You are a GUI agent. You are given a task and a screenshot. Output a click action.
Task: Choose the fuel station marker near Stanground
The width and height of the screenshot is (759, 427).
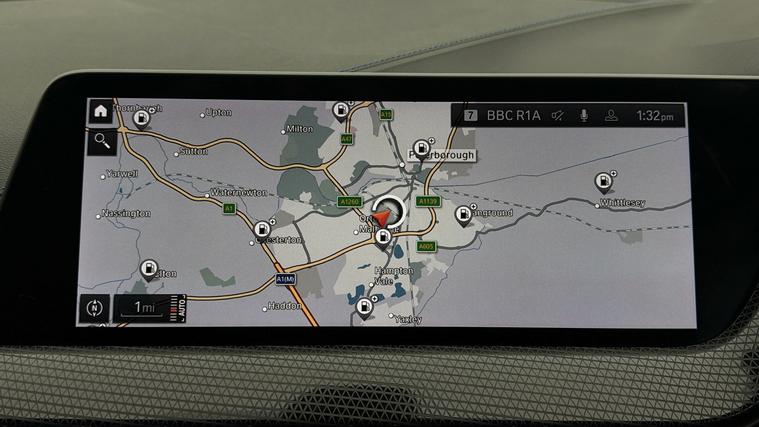tap(465, 214)
